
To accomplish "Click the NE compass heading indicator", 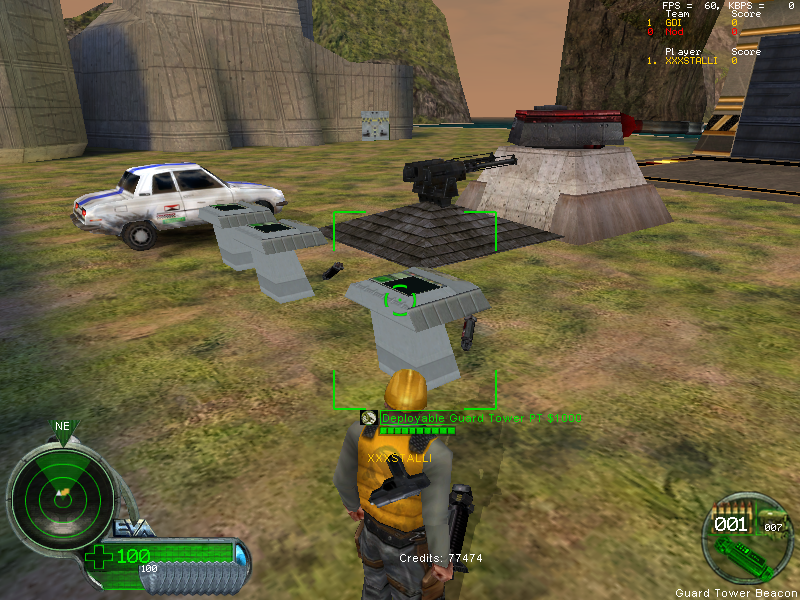I will [x=62, y=427].
